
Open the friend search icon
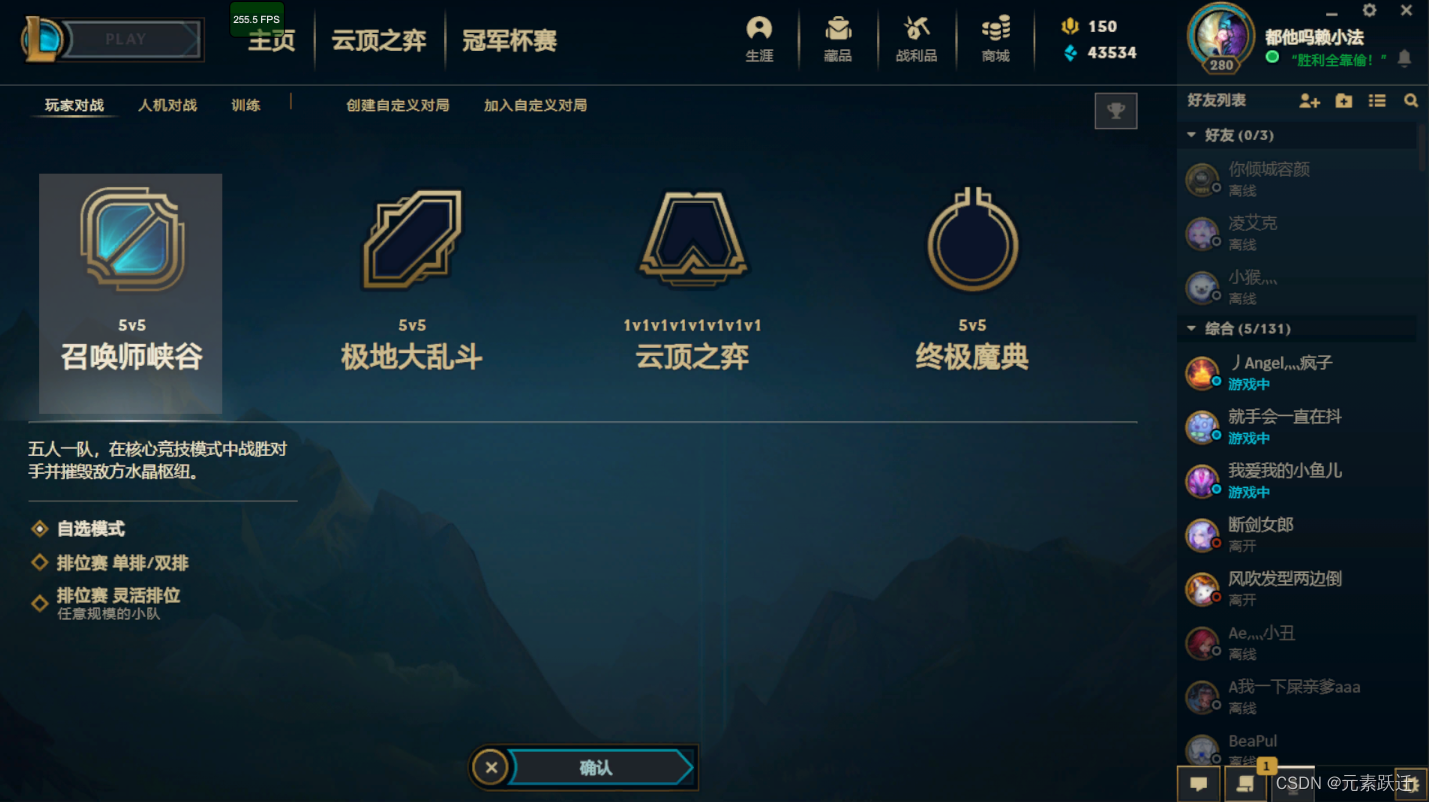[1410, 100]
